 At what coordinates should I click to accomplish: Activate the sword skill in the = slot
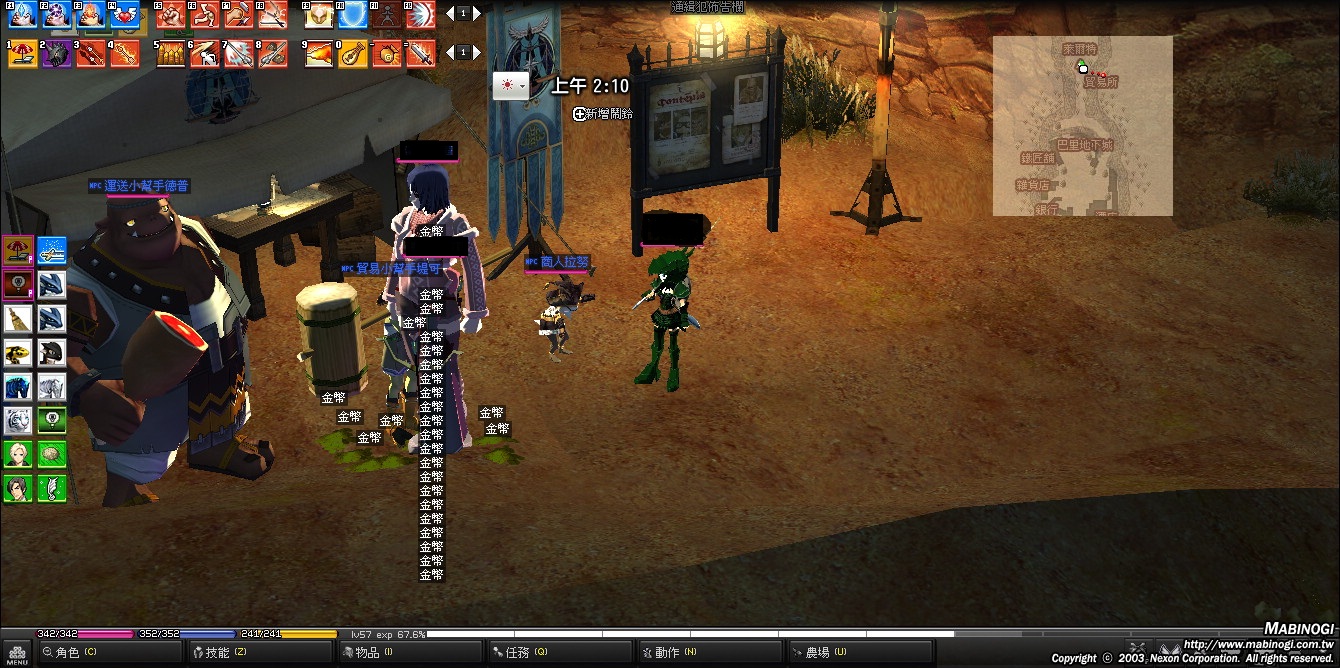click(421, 53)
